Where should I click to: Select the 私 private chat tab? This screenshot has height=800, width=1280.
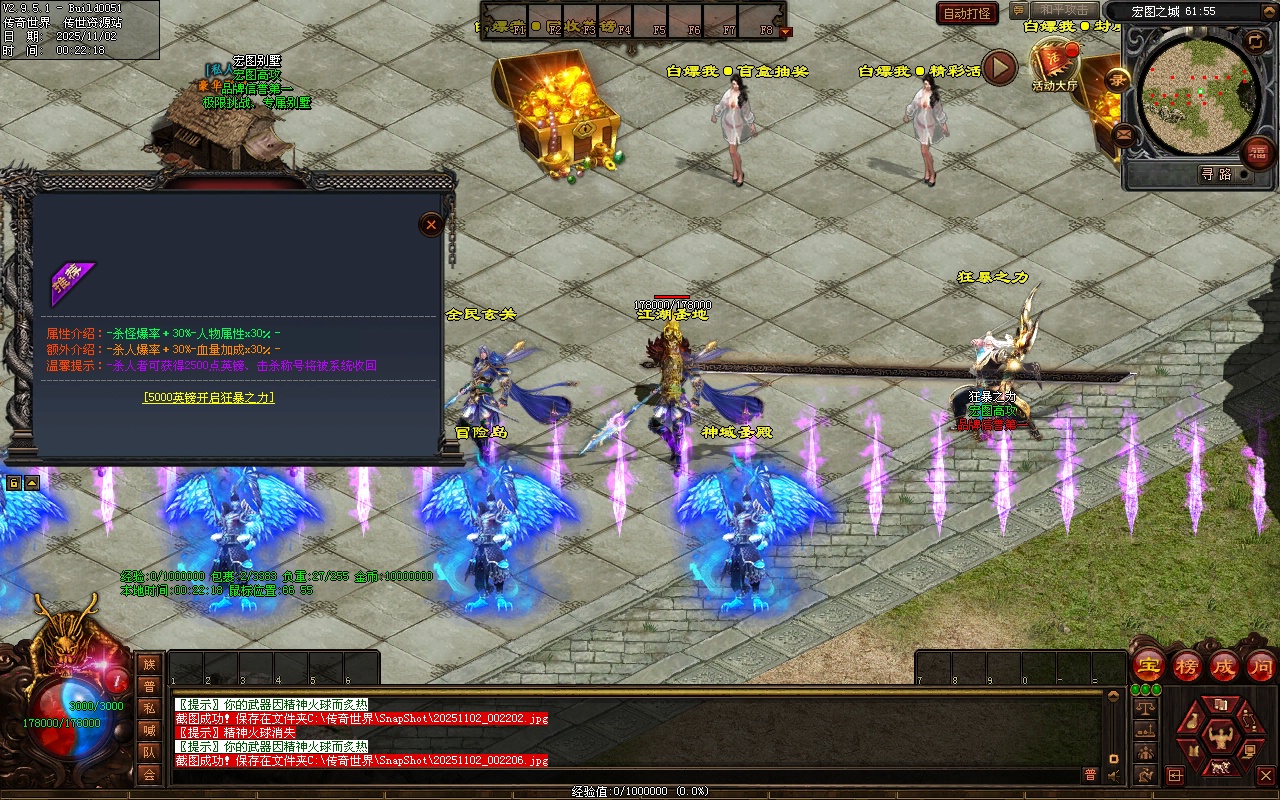[x=149, y=708]
